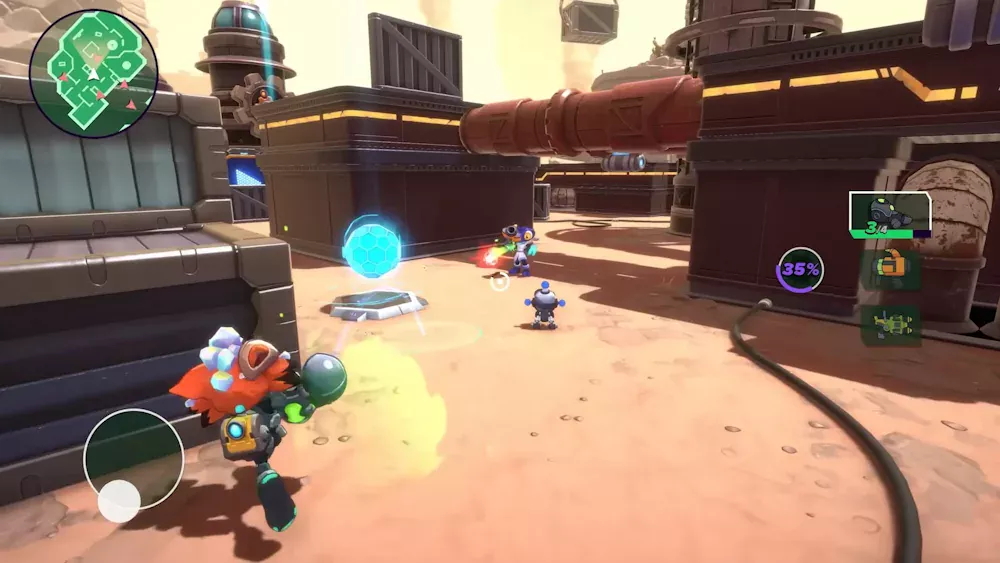
Task: Tap the virtual movement joystick thumb
Action: click(119, 501)
